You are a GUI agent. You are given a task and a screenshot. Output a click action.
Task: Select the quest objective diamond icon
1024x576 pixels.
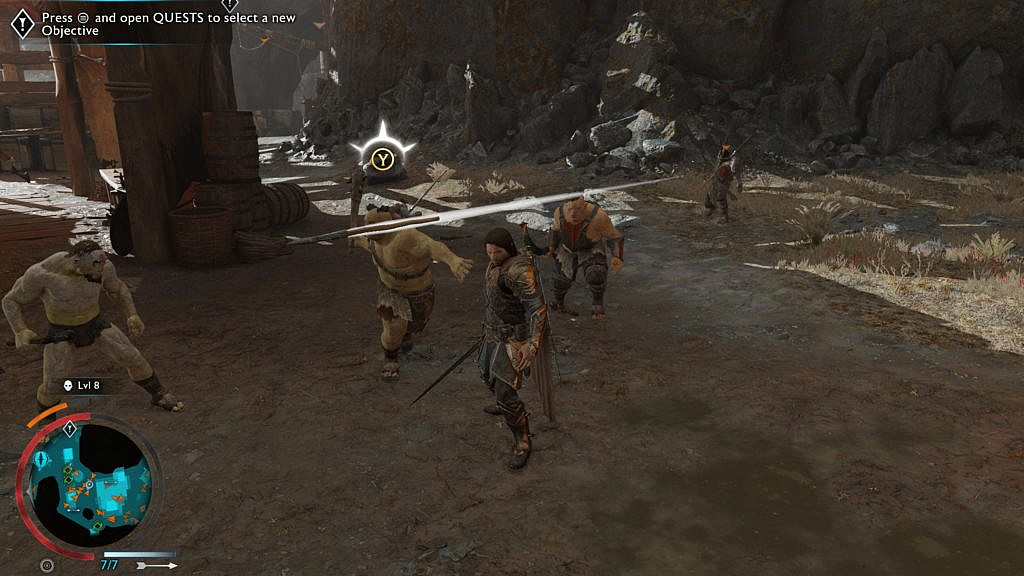[21, 23]
